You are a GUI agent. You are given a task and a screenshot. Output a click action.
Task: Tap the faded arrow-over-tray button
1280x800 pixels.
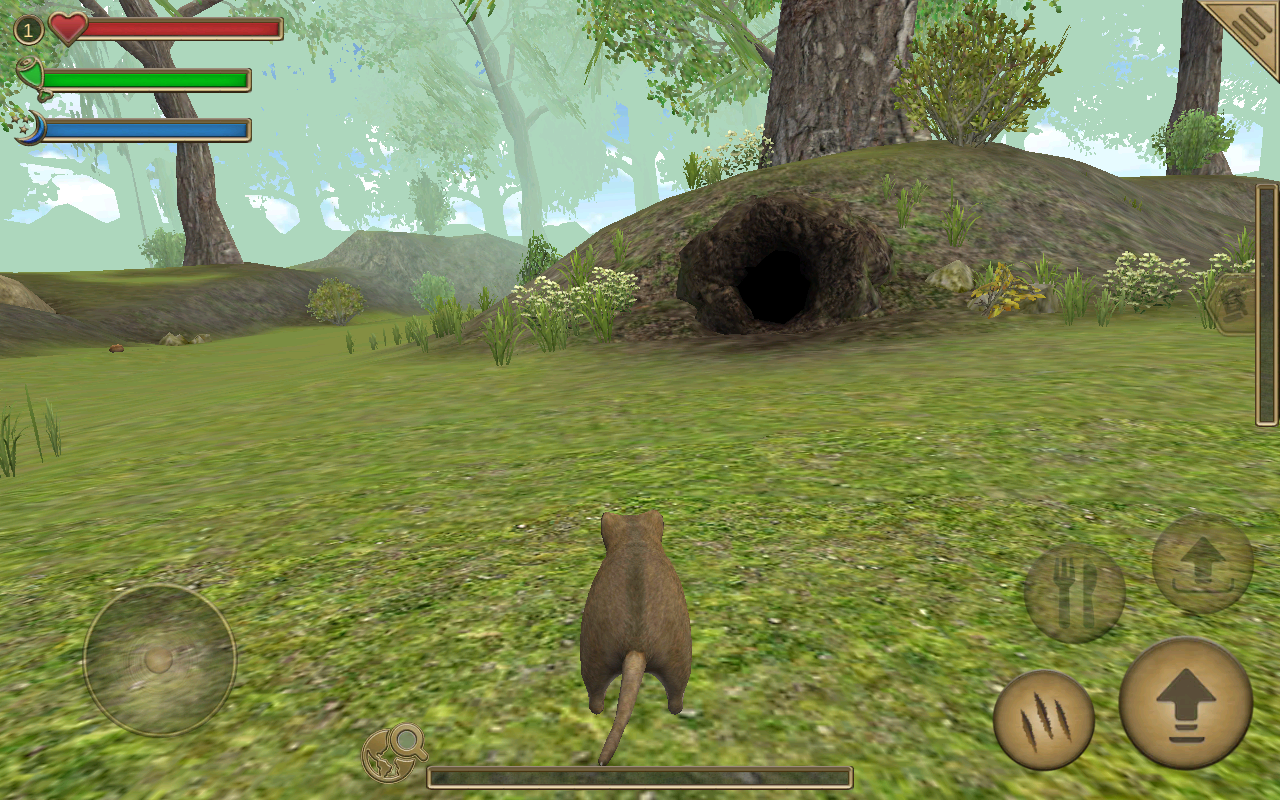(1202, 564)
